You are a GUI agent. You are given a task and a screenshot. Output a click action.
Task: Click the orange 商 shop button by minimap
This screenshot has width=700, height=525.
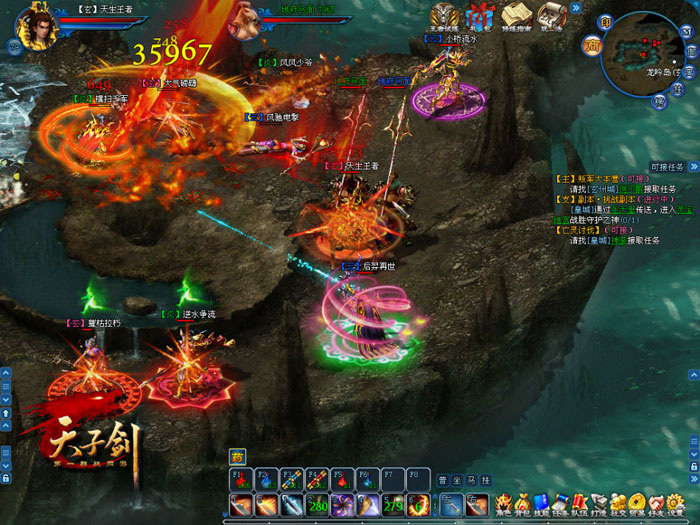592,45
